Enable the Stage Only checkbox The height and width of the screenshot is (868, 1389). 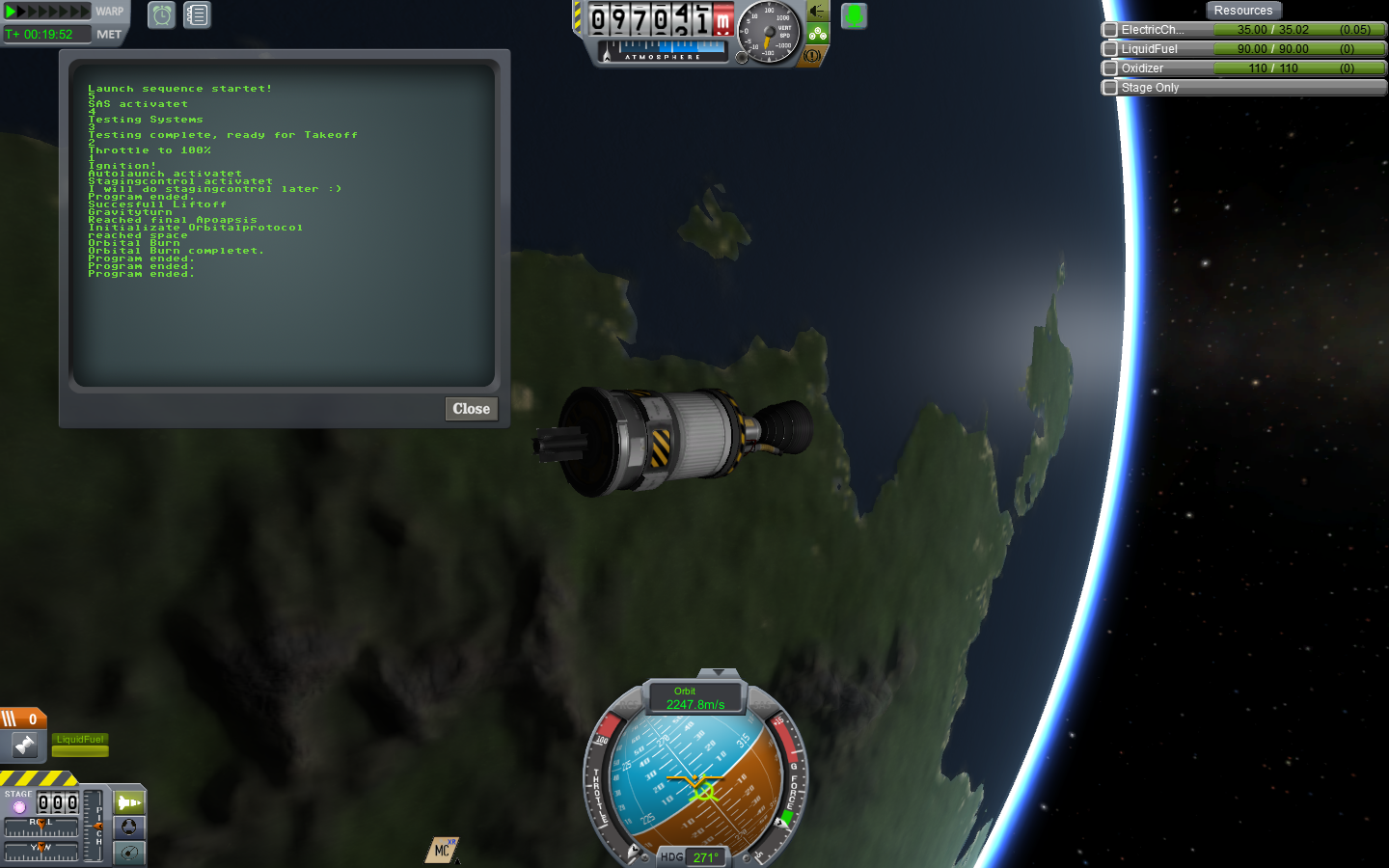1110,88
